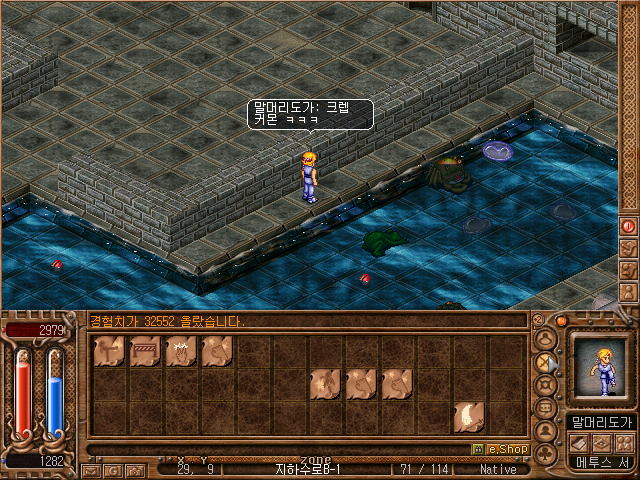Viewport: 640px width, 480px height.
Task: Select the four-circles party icon
Action: pos(624,443)
